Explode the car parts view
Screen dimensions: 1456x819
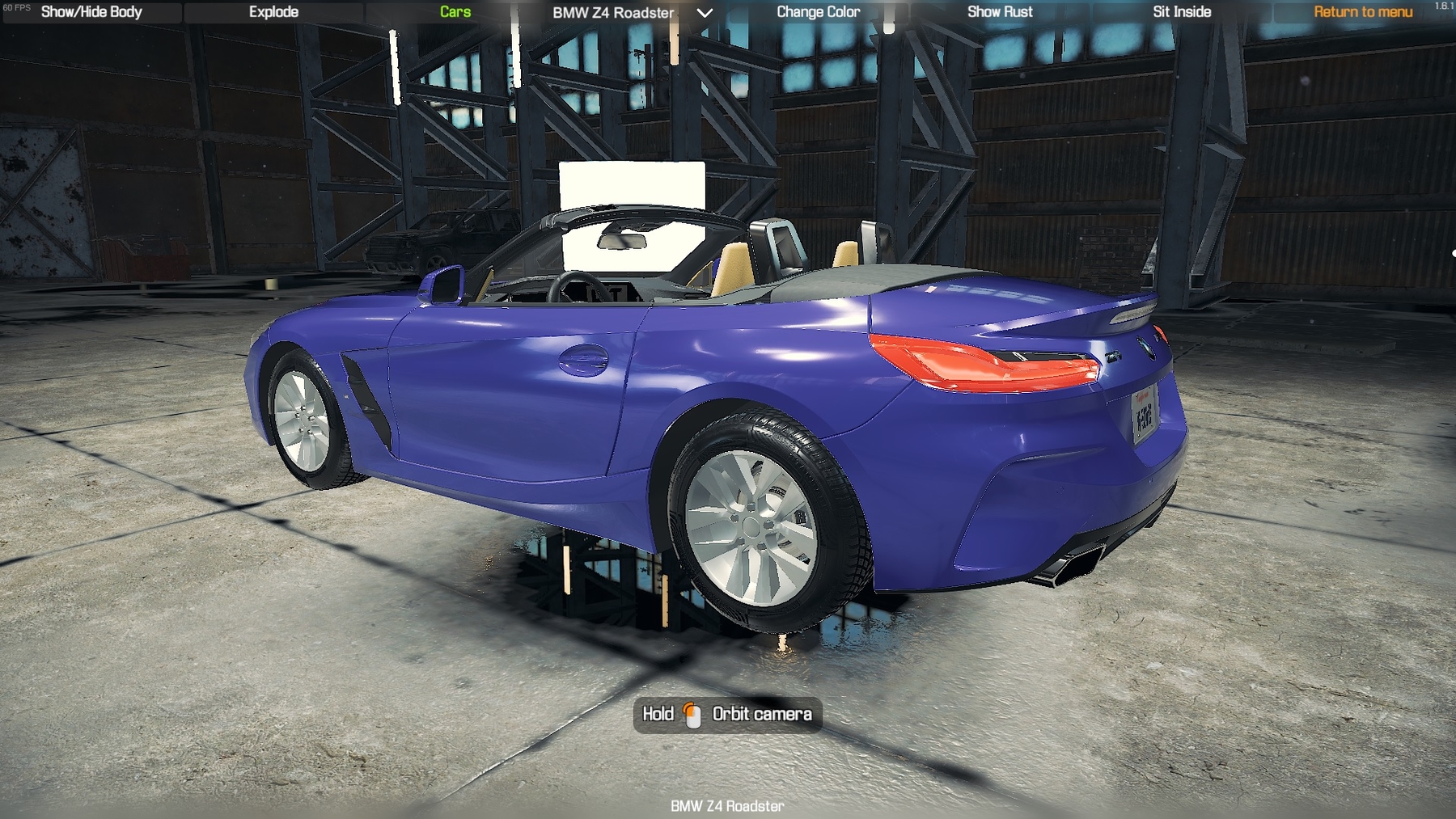tap(273, 12)
